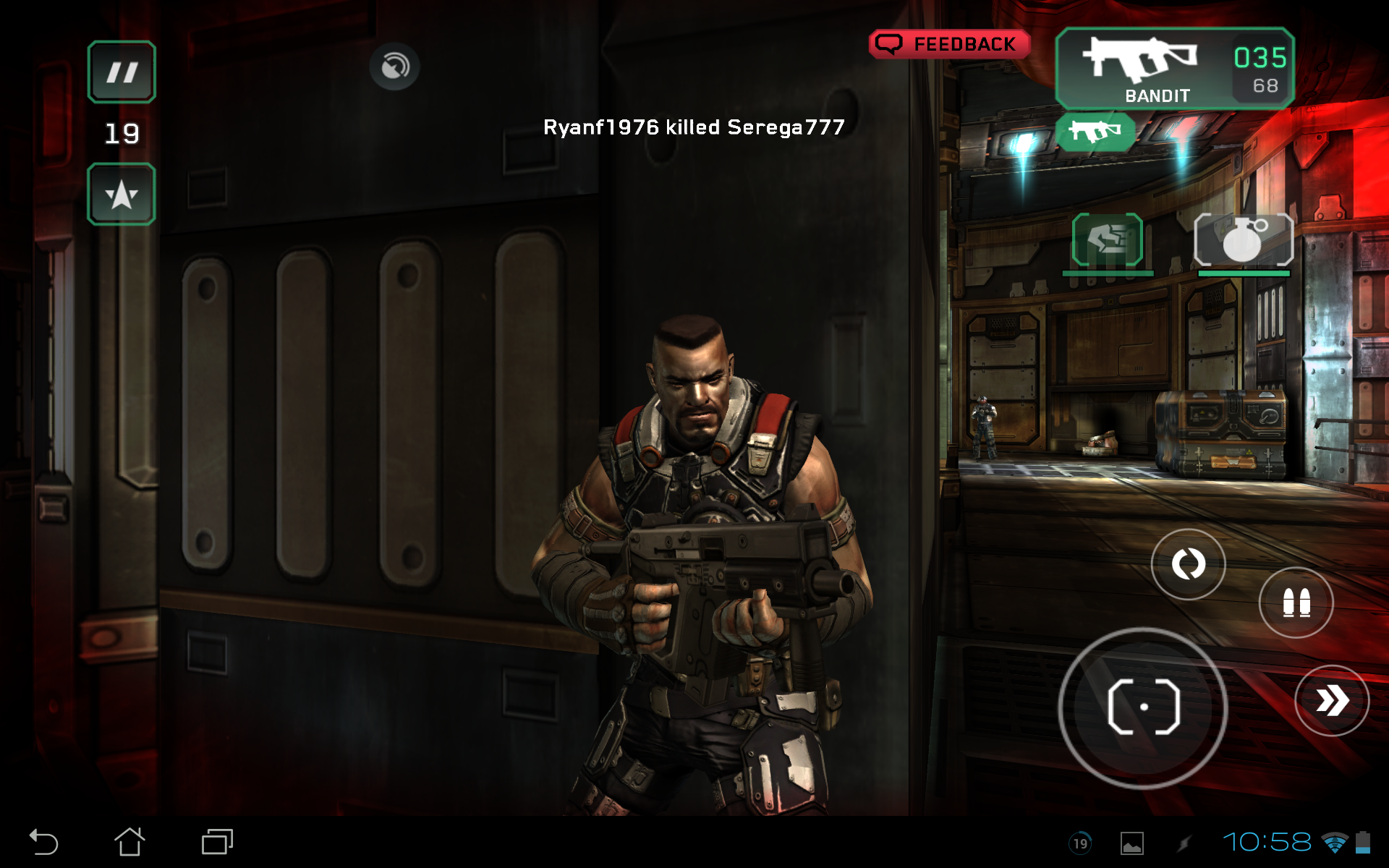Throw a grenade with the grenade icon
Image resolution: width=1389 pixels, height=868 pixels.
(x=1244, y=241)
